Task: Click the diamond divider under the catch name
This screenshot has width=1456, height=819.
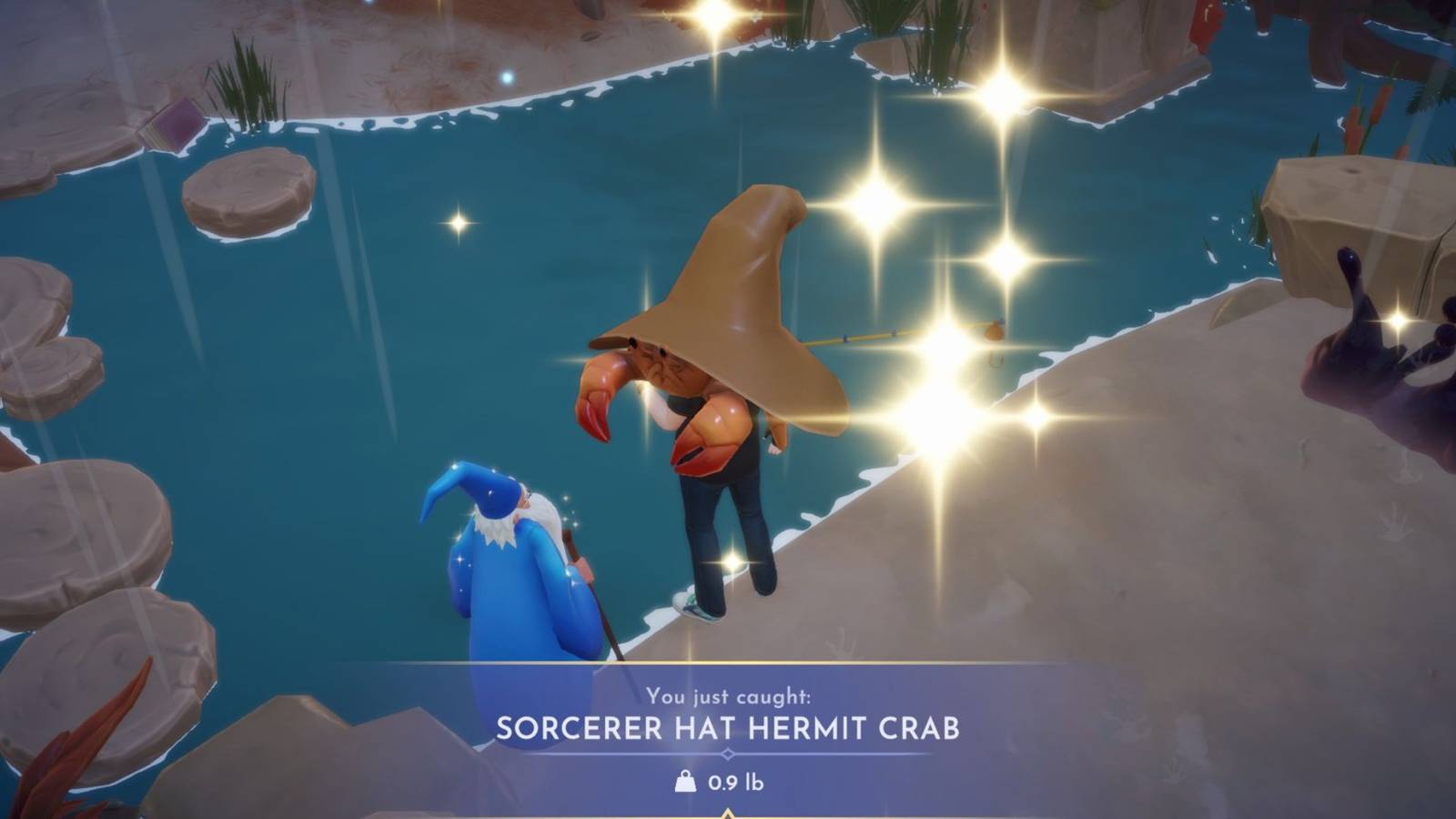Action: pos(728,752)
